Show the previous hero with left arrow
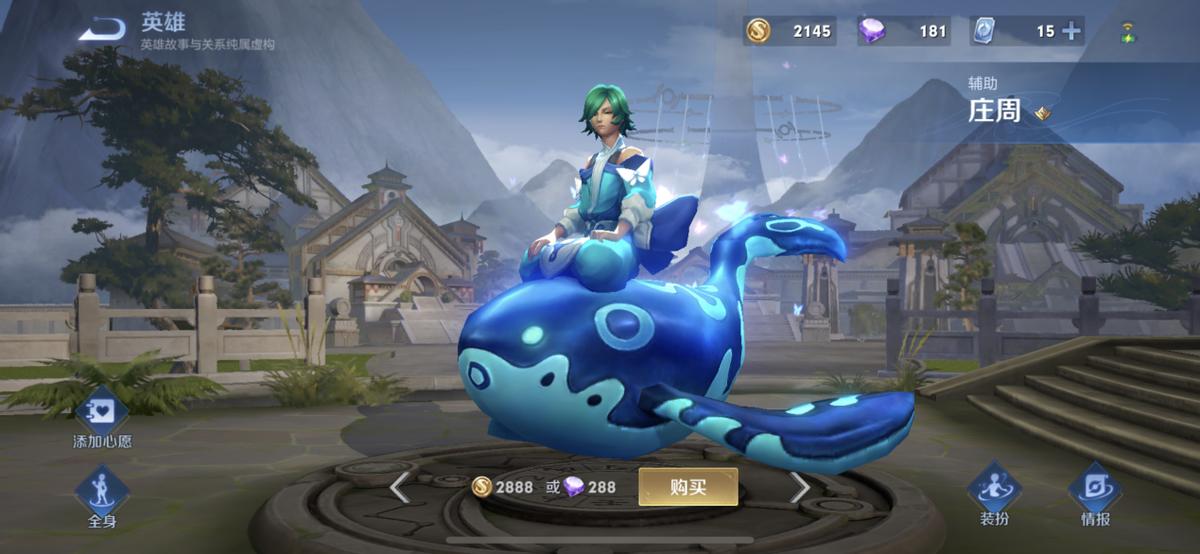Image resolution: width=1200 pixels, height=554 pixels. click(x=399, y=488)
